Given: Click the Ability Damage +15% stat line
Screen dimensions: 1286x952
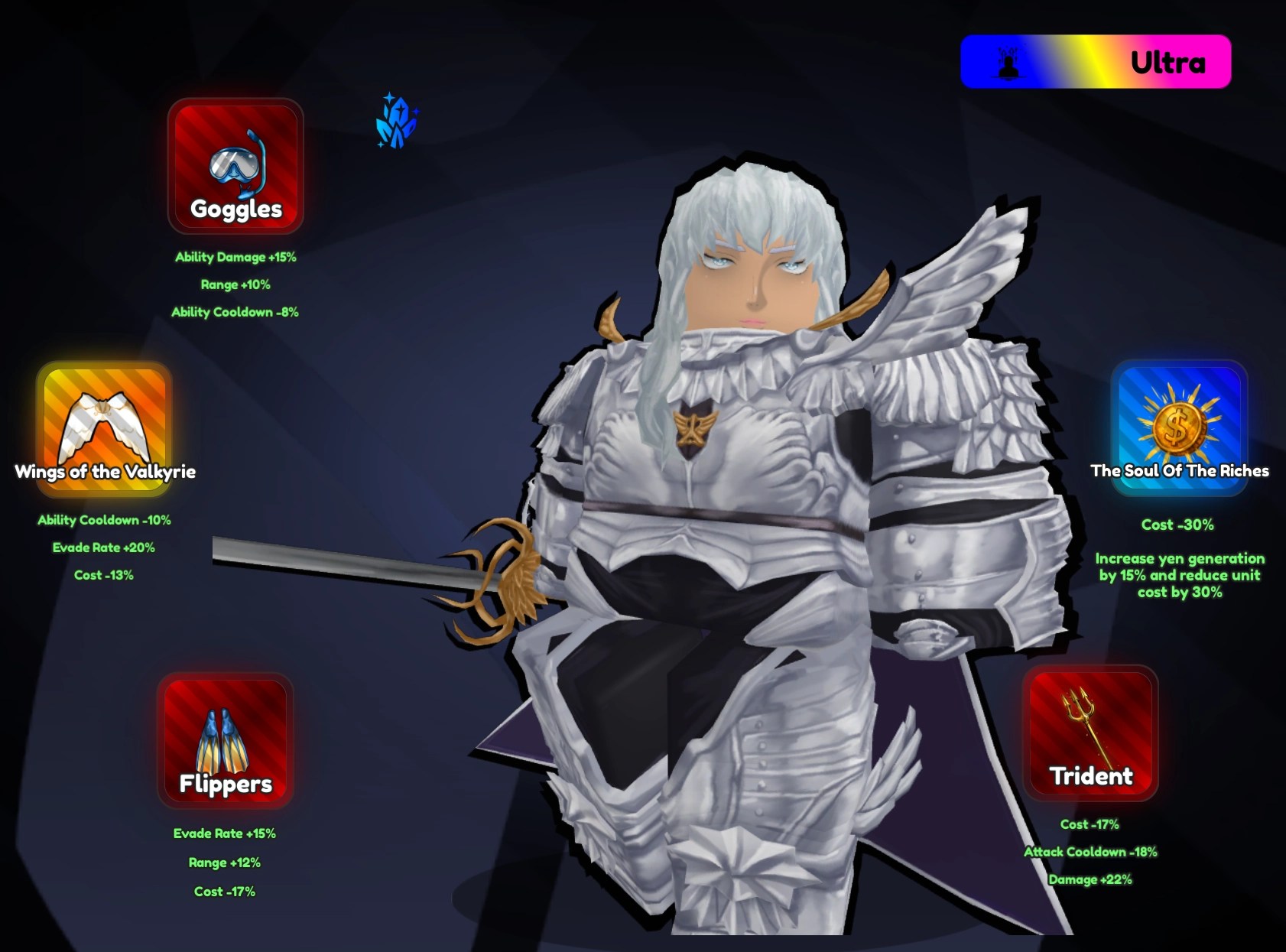Looking at the screenshot, I should [x=235, y=258].
